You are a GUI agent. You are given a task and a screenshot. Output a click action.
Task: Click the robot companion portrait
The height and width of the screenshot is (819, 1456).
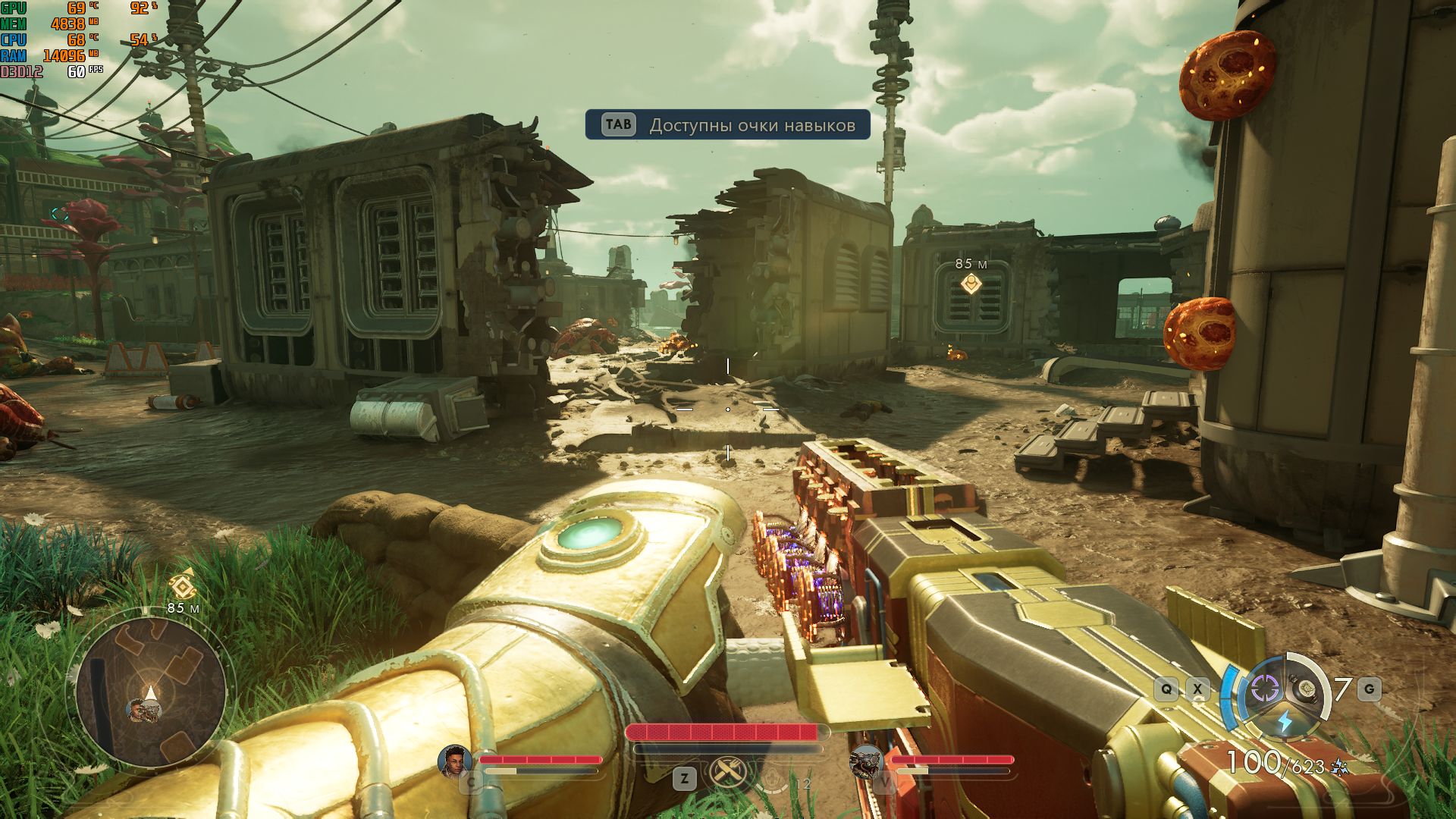(866, 761)
